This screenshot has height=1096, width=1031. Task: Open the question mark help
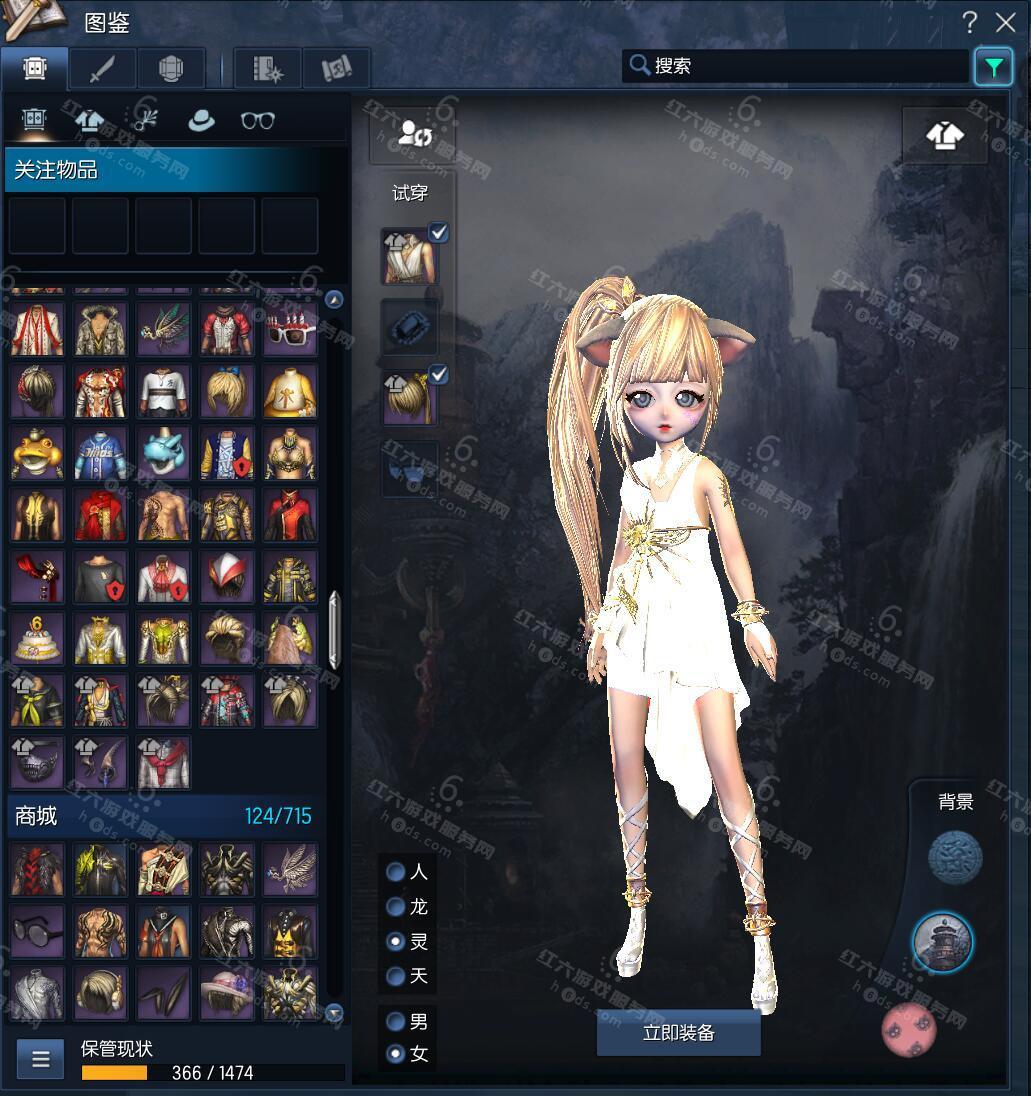tap(969, 22)
